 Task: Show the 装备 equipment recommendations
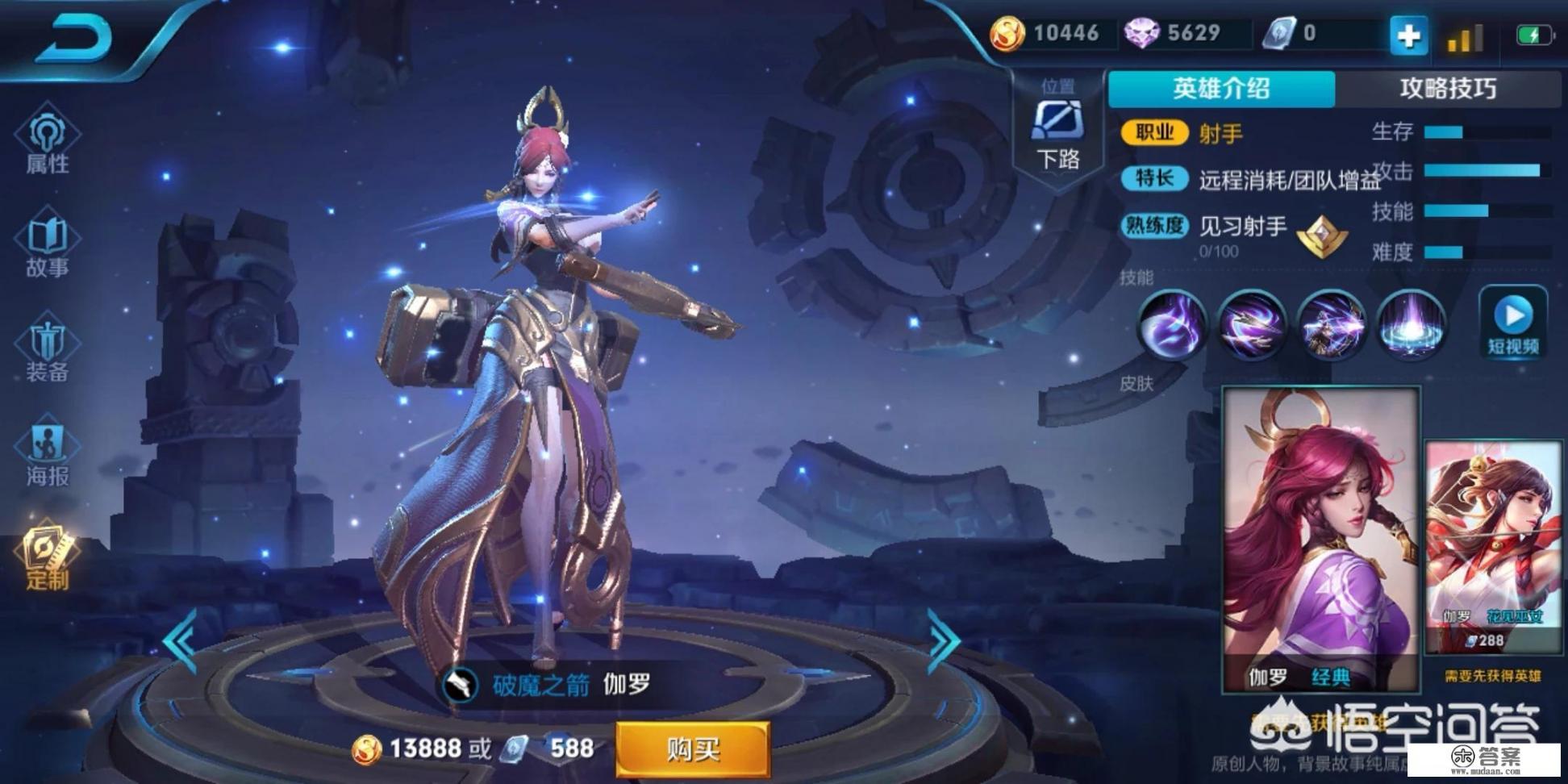[x=48, y=350]
